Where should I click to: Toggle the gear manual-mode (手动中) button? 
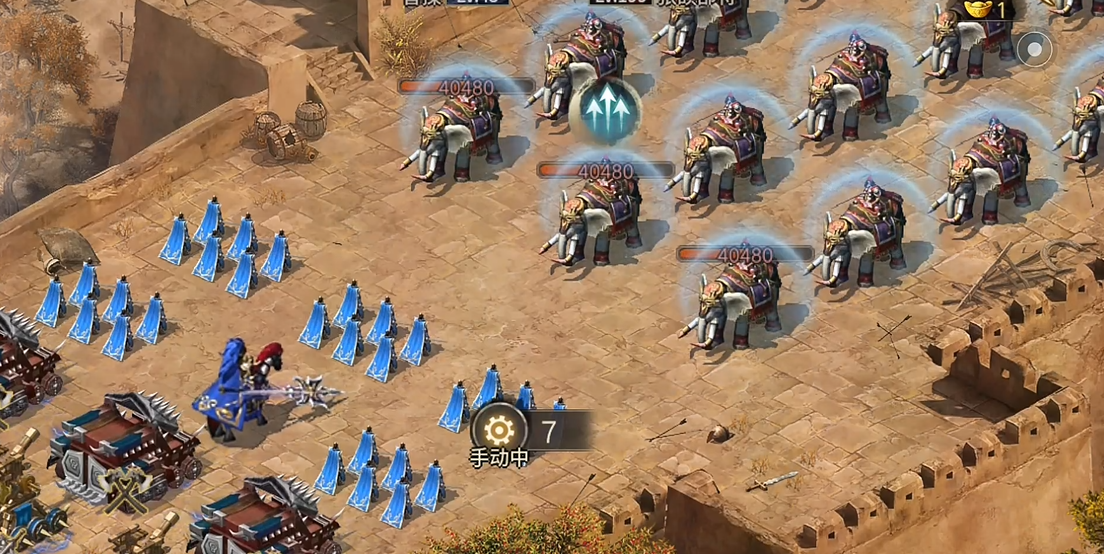tap(498, 430)
